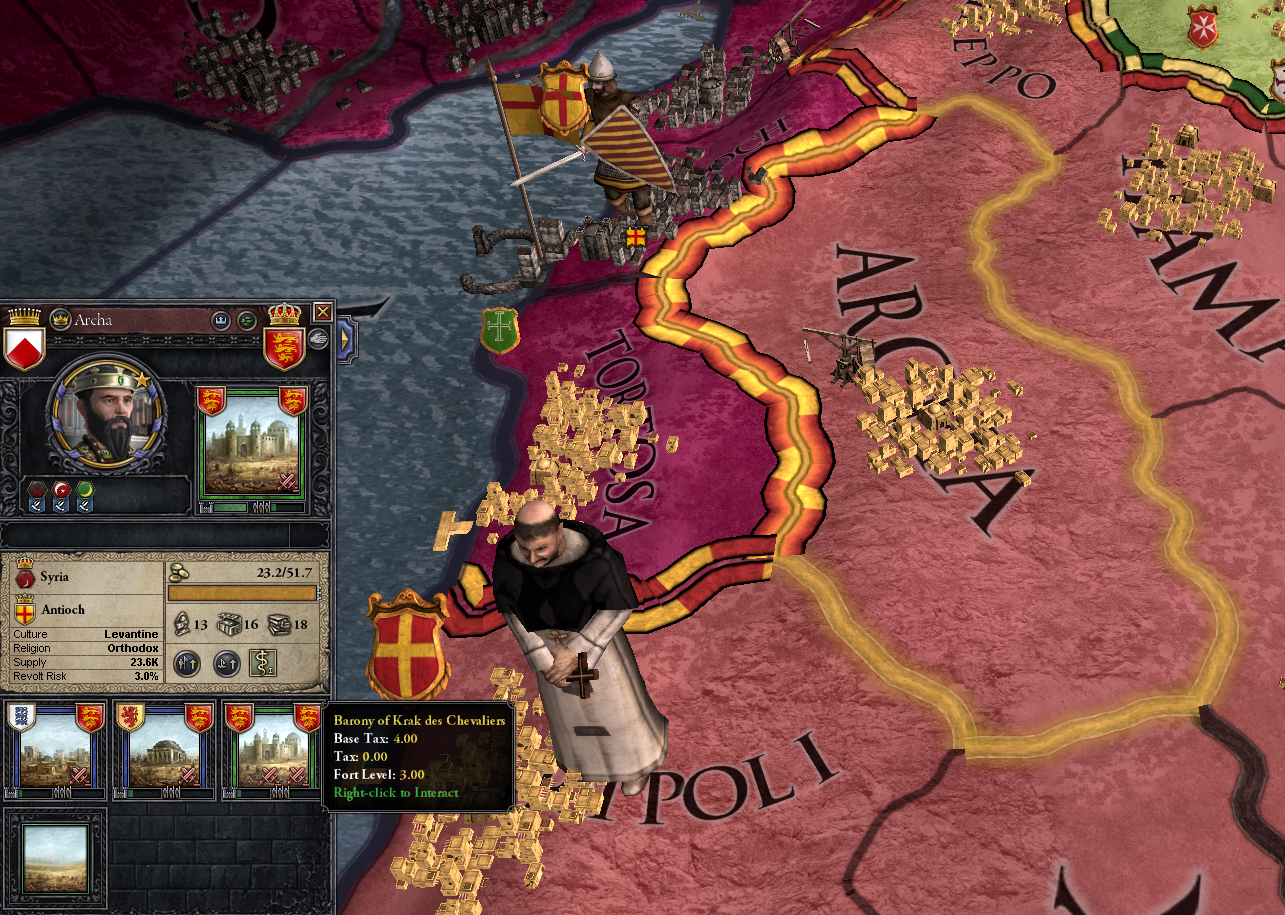
Task: Click the technology books icon showing 18
Action: pos(278,624)
